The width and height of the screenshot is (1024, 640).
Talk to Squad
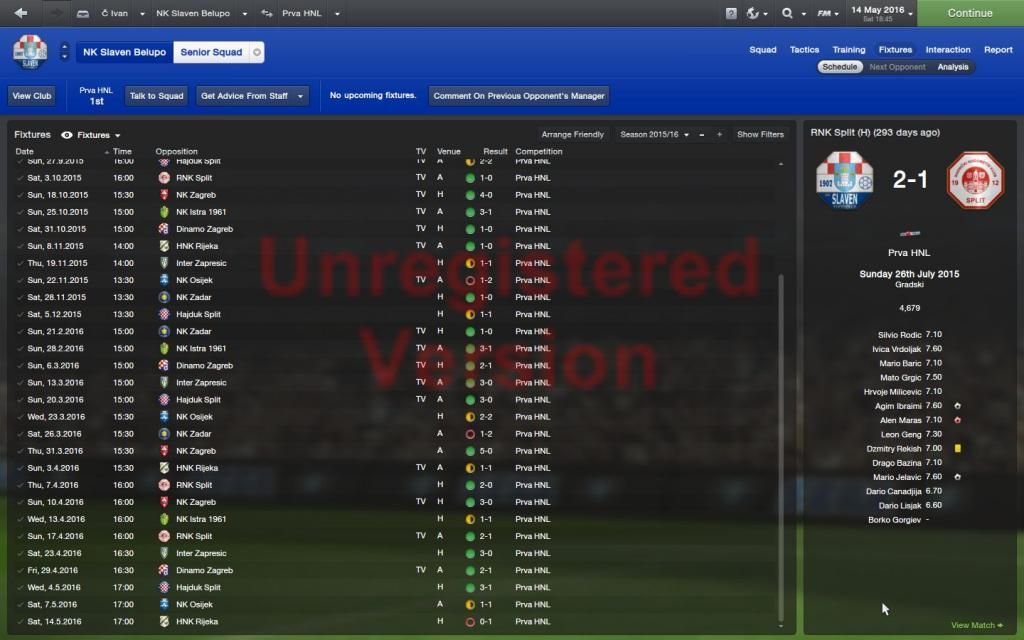[157, 96]
